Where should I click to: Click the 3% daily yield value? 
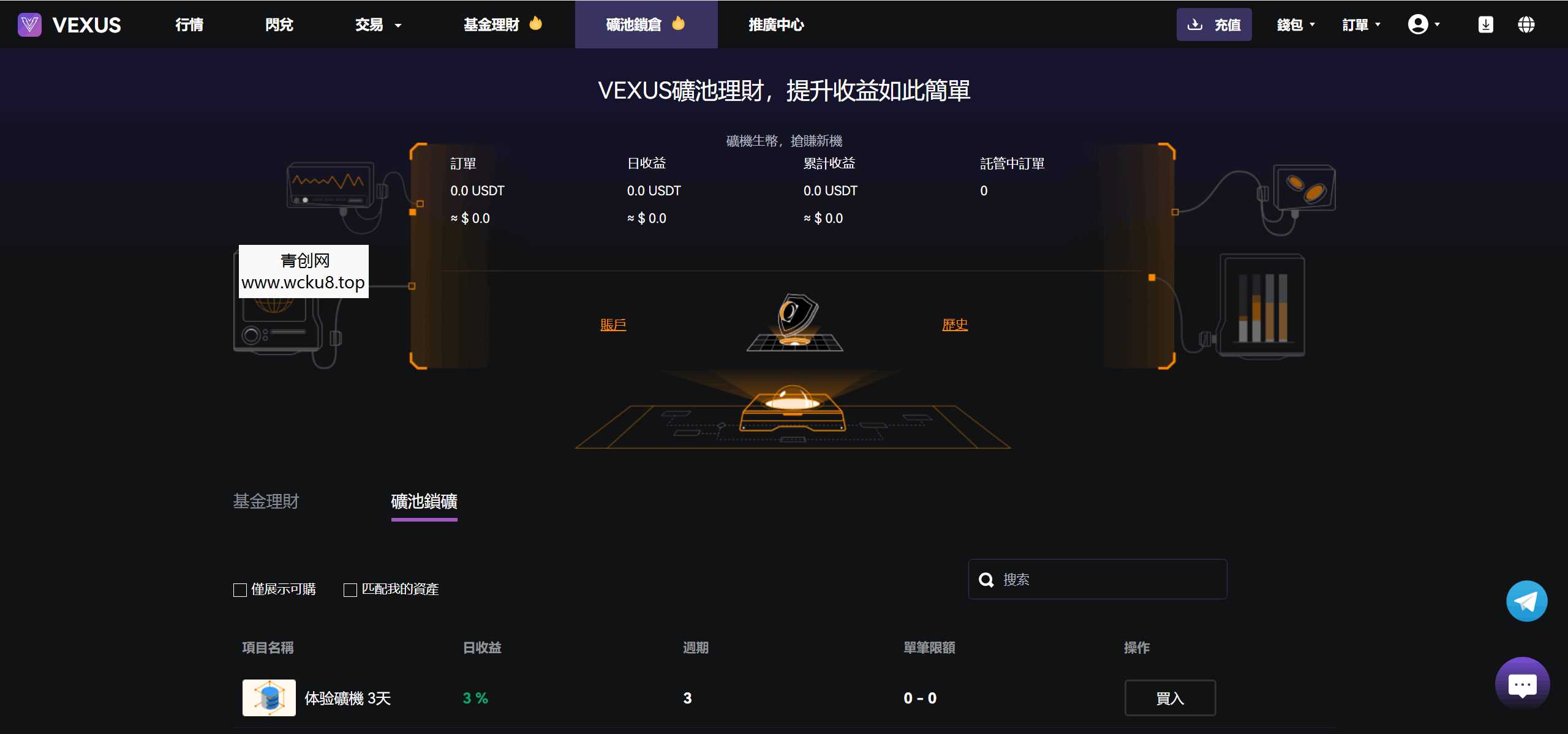[x=475, y=697]
